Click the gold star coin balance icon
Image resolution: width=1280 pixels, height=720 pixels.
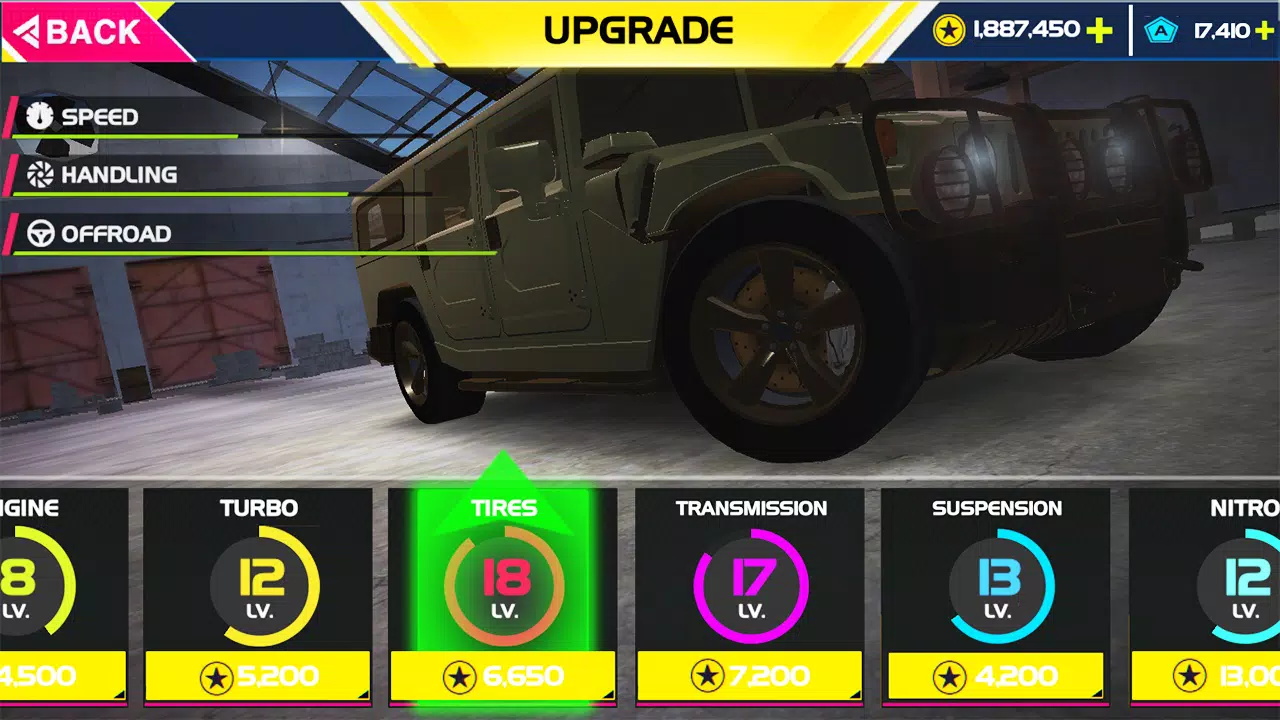click(x=950, y=30)
